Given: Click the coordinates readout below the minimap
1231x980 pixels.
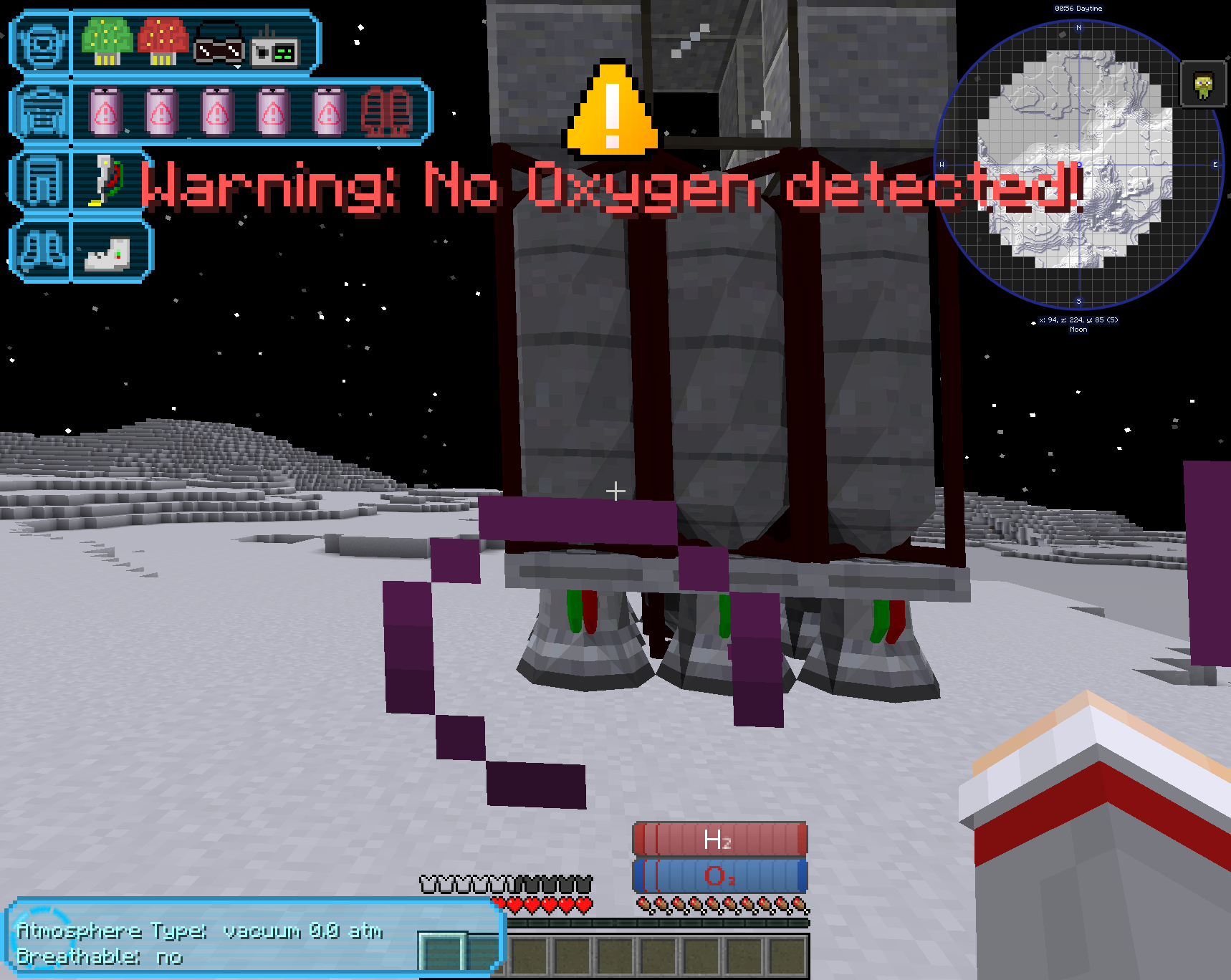Looking at the screenshot, I should [x=1078, y=320].
